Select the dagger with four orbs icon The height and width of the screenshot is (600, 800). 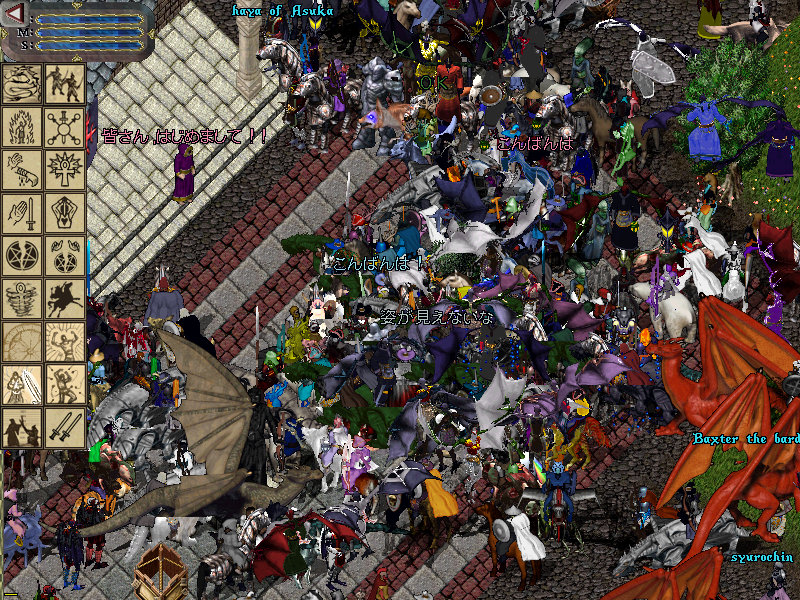pos(65,127)
